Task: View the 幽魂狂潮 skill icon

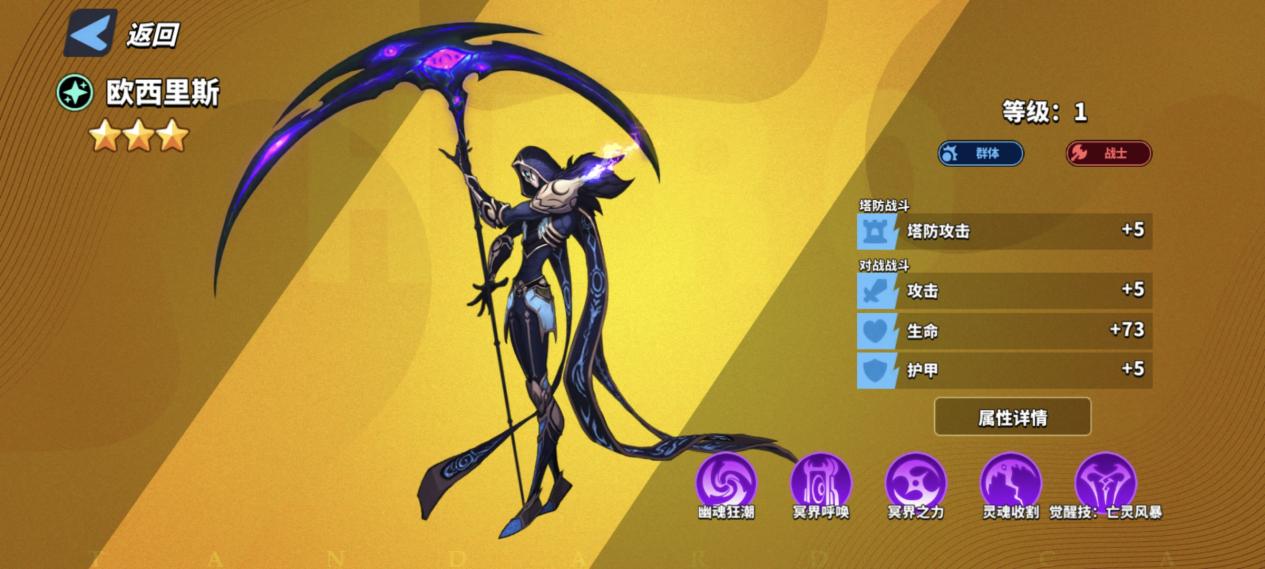Action: point(726,481)
